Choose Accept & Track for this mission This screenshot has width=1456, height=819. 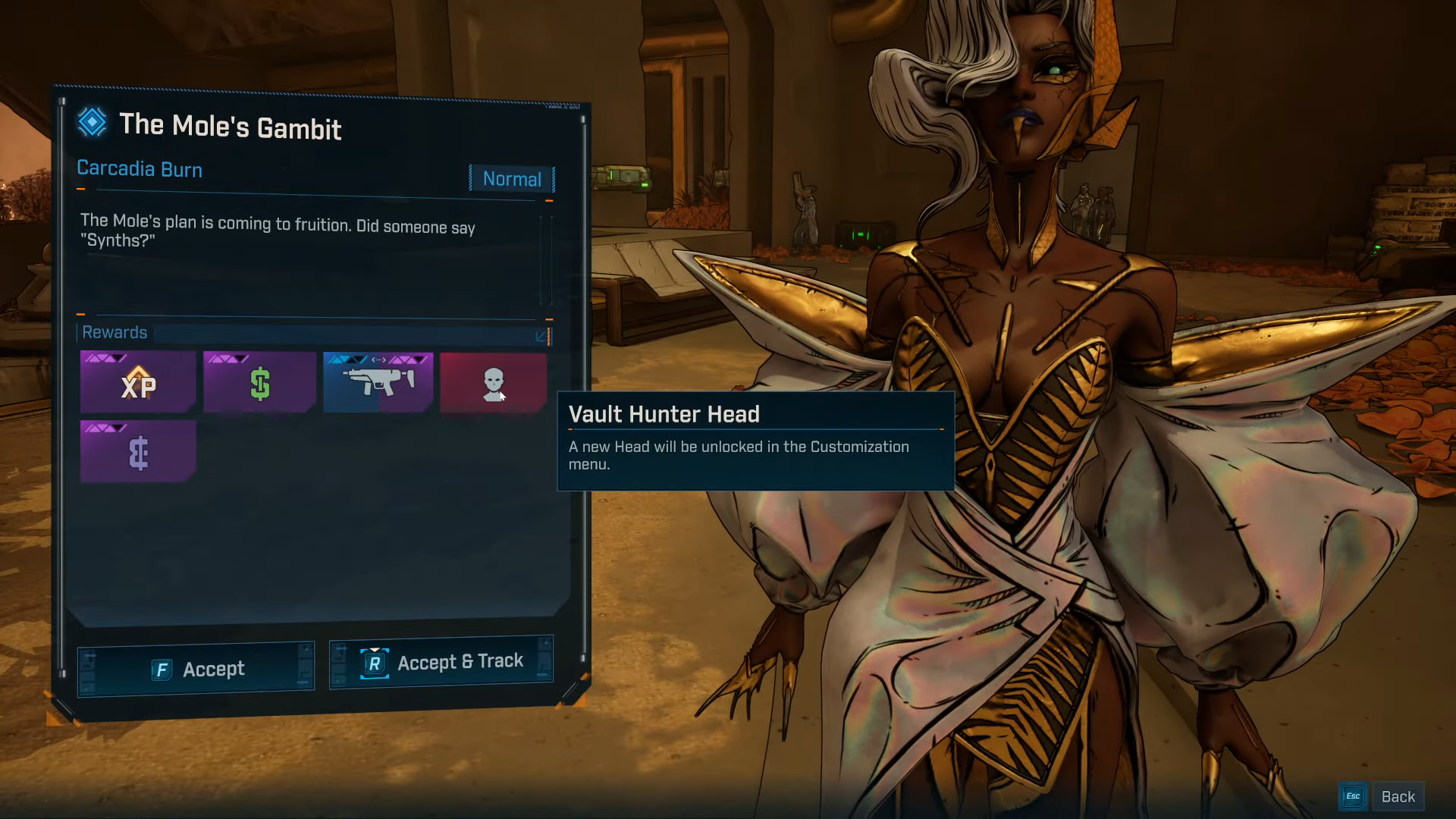[441, 663]
